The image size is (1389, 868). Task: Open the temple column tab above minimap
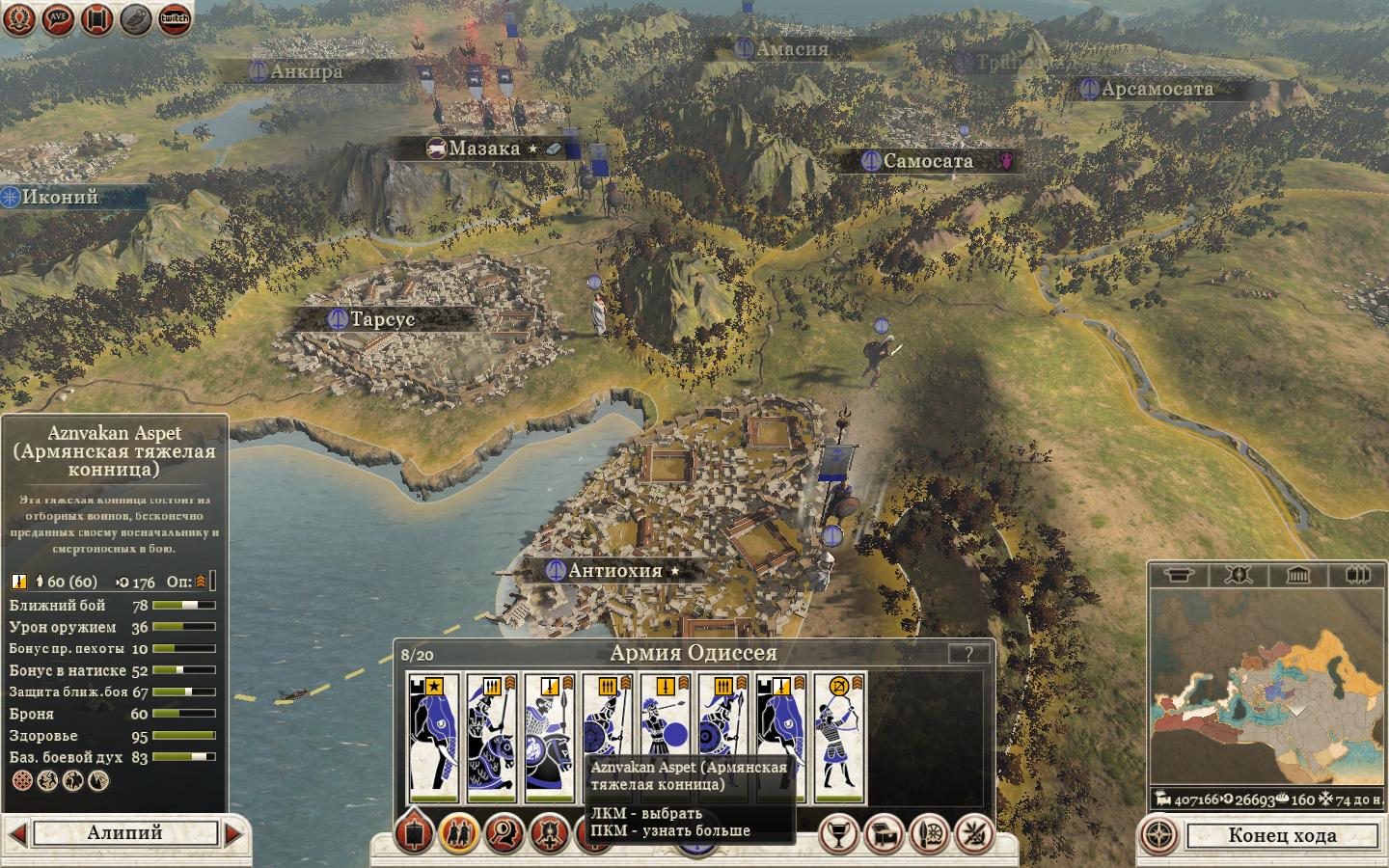coord(1298,576)
